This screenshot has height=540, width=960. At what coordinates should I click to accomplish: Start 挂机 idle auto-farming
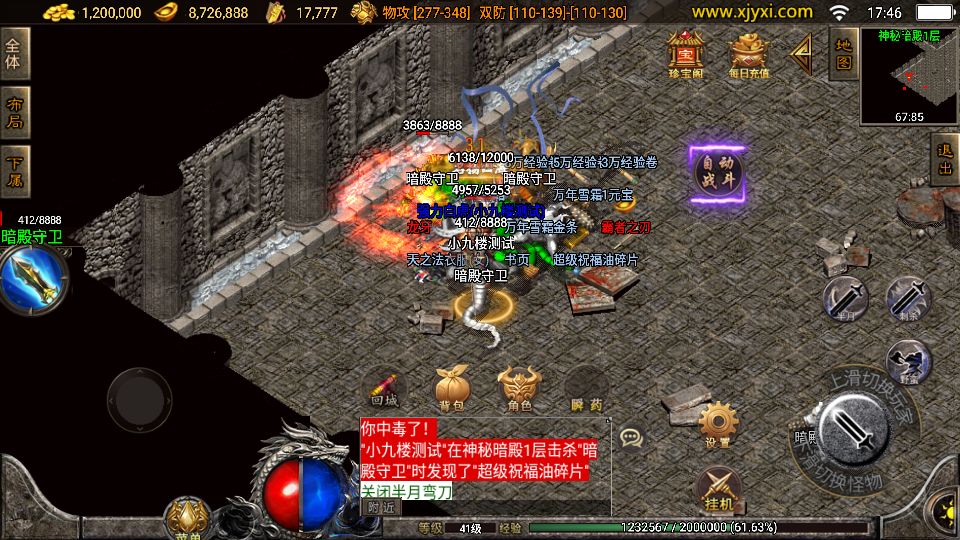[x=718, y=488]
